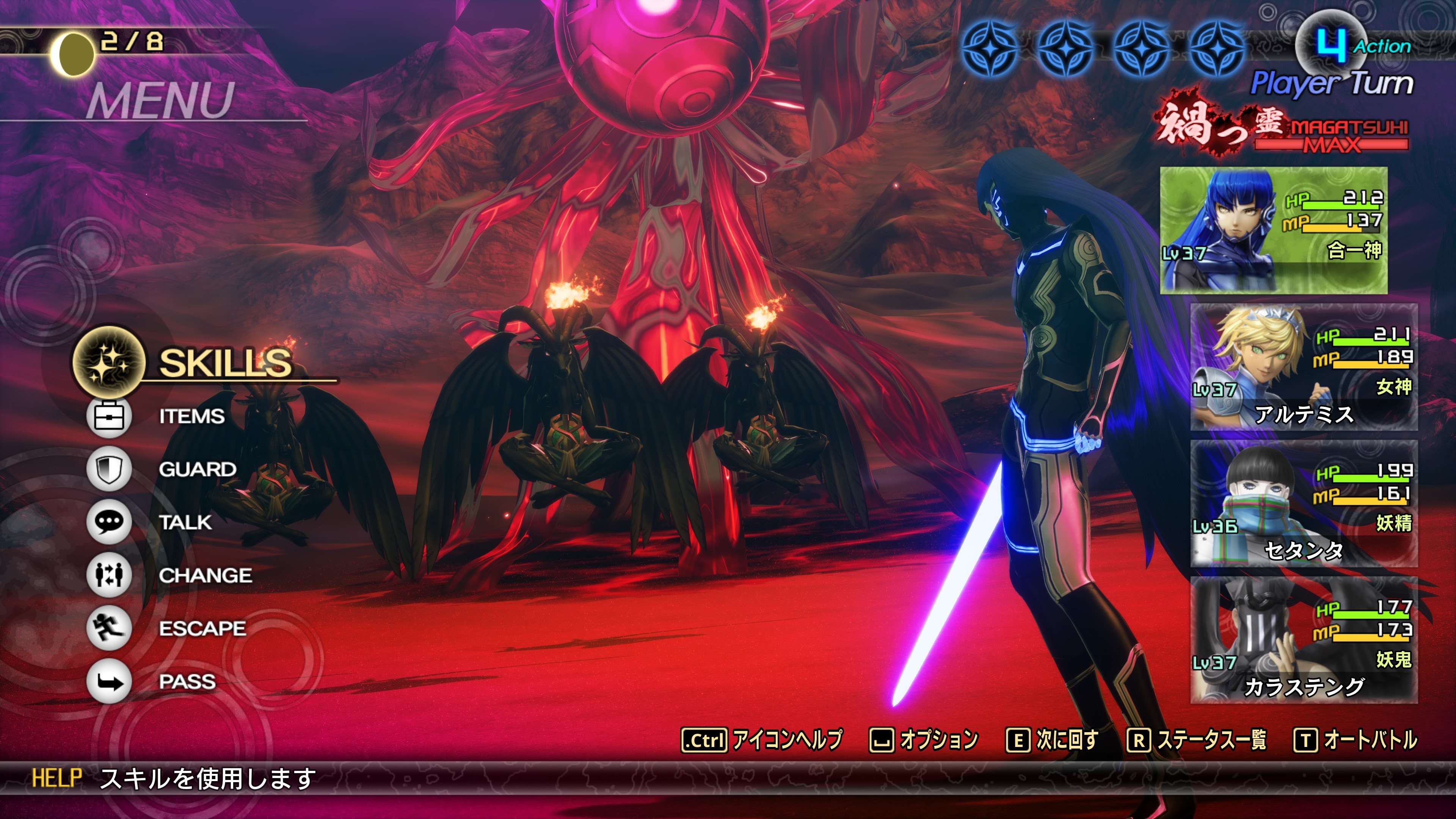The width and height of the screenshot is (1456, 819).
Task: Select the アルテミス party panel
Action: (x=1304, y=367)
